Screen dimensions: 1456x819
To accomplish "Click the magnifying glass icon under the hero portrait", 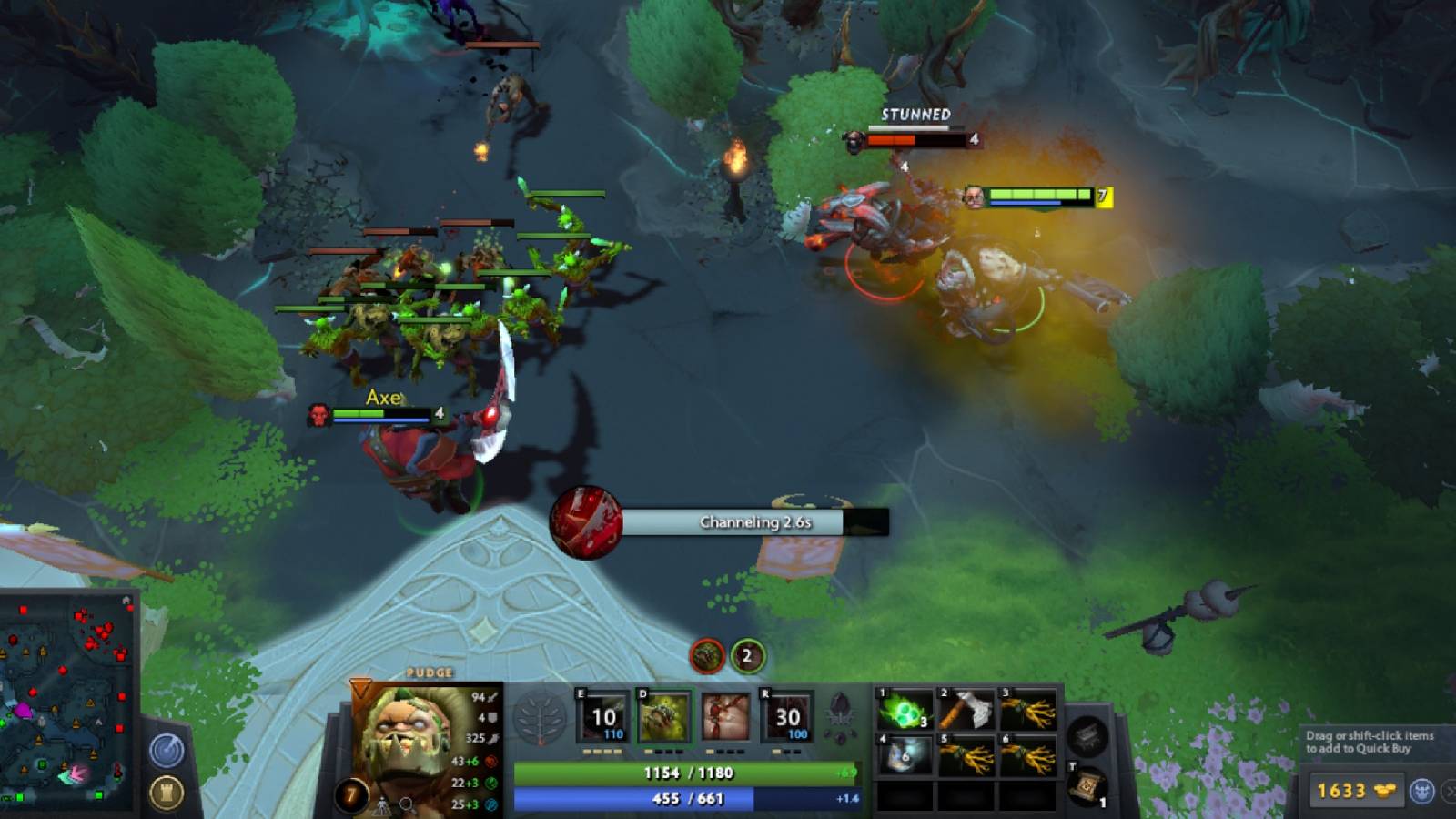I will (406, 804).
